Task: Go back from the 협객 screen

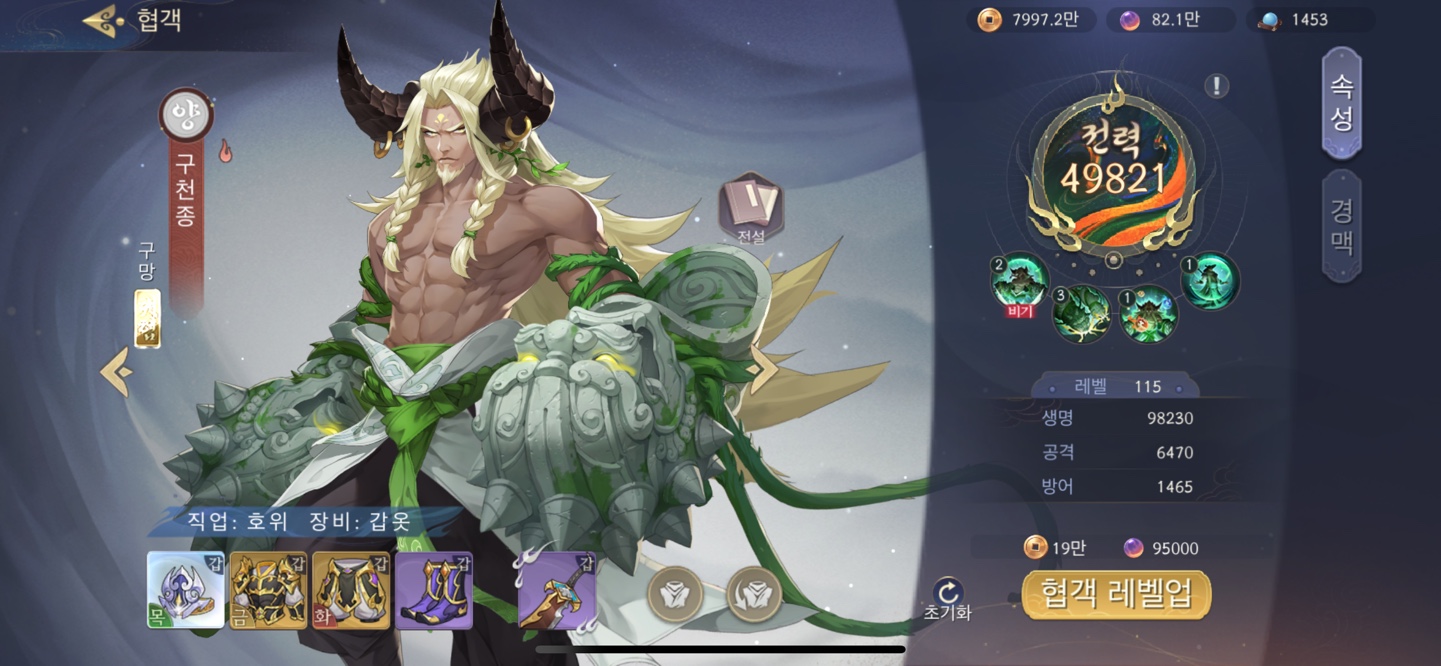Action: click(x=103, y=21)
